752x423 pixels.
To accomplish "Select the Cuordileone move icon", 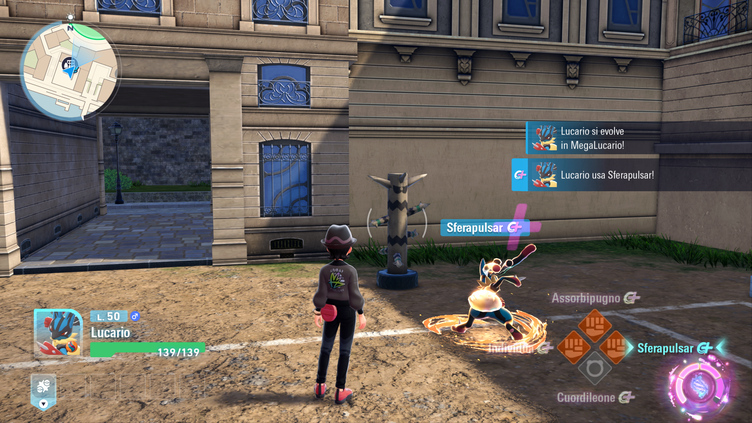I will click(x=595, y=370).
